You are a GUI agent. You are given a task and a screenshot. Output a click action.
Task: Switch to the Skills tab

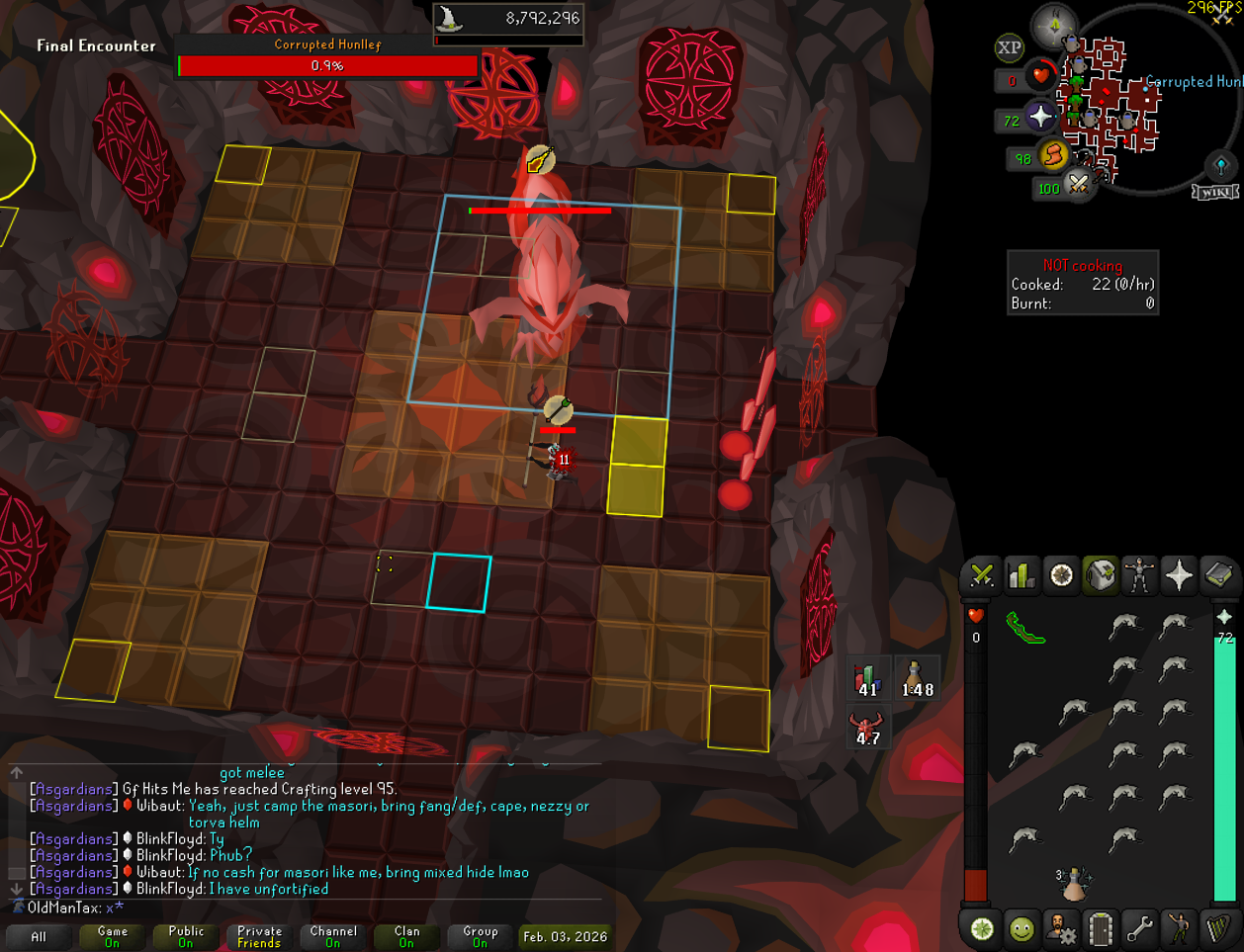[1022, 575]
